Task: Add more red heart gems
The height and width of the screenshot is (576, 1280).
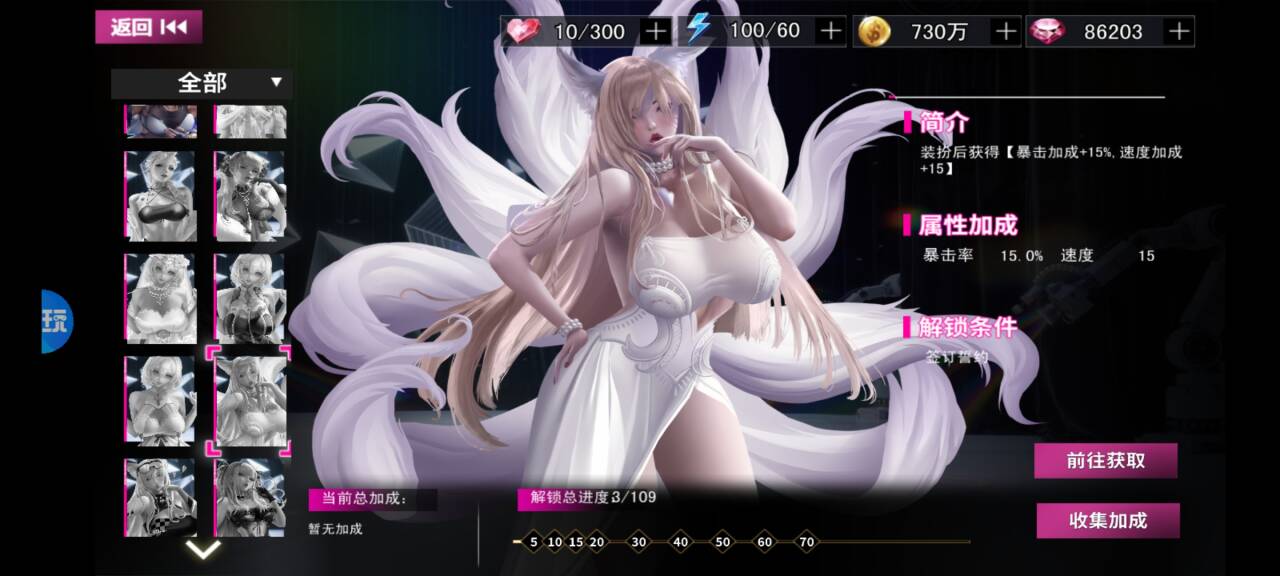Action: [x=656, y=31]
